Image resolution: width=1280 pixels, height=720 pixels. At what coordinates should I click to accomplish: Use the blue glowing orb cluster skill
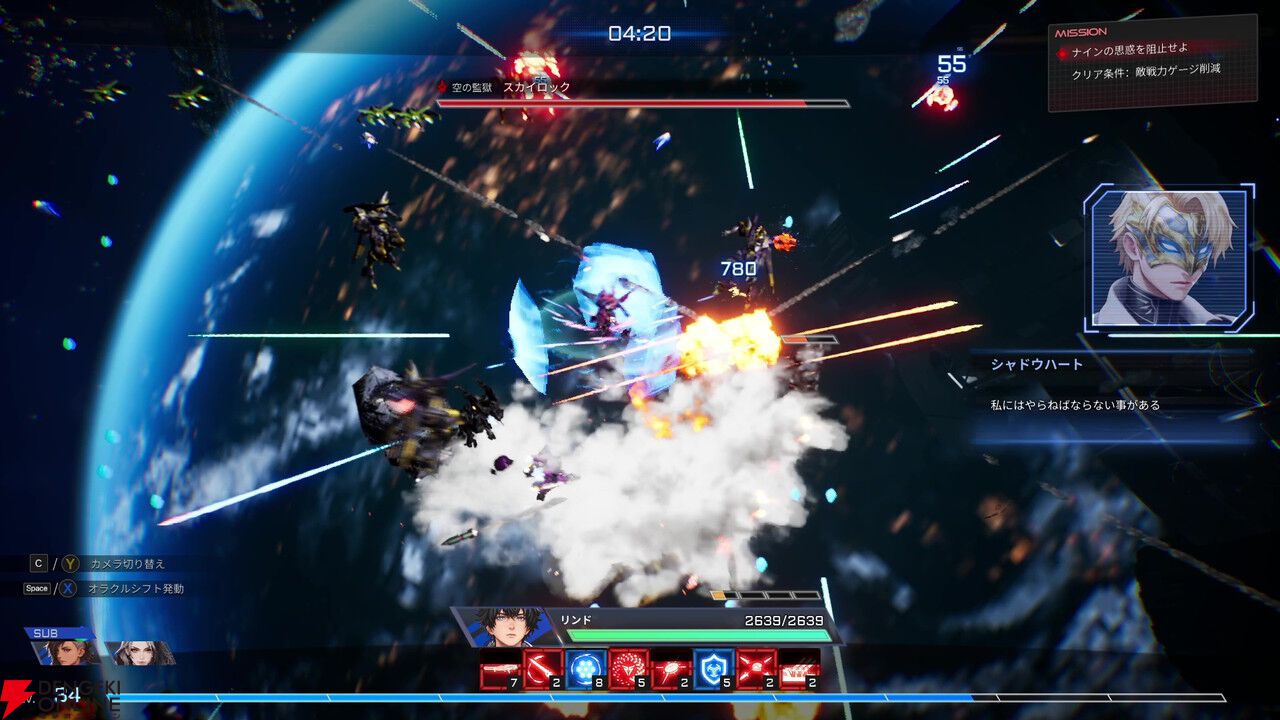(585, 669)
